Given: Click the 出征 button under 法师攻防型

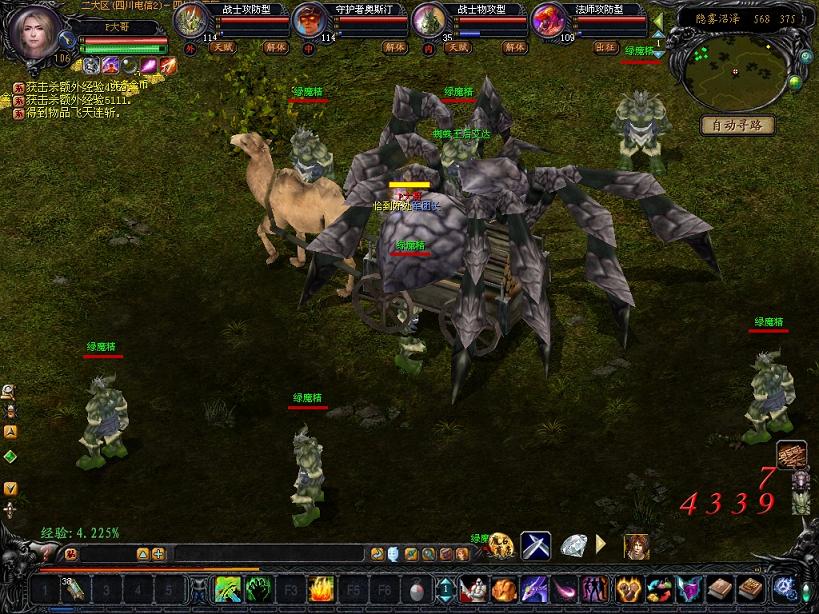Looking at the screenshot, I should point(605,47).
